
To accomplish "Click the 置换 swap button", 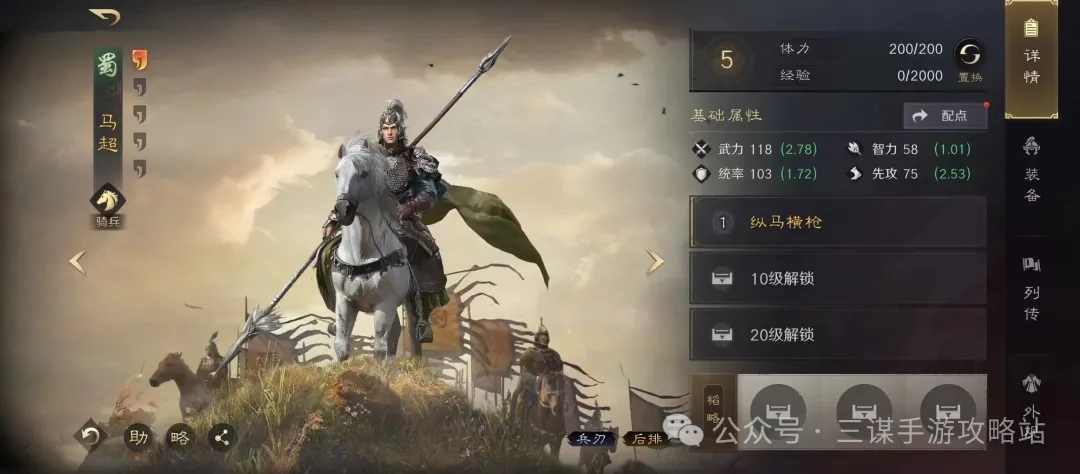I will [969, 59].
